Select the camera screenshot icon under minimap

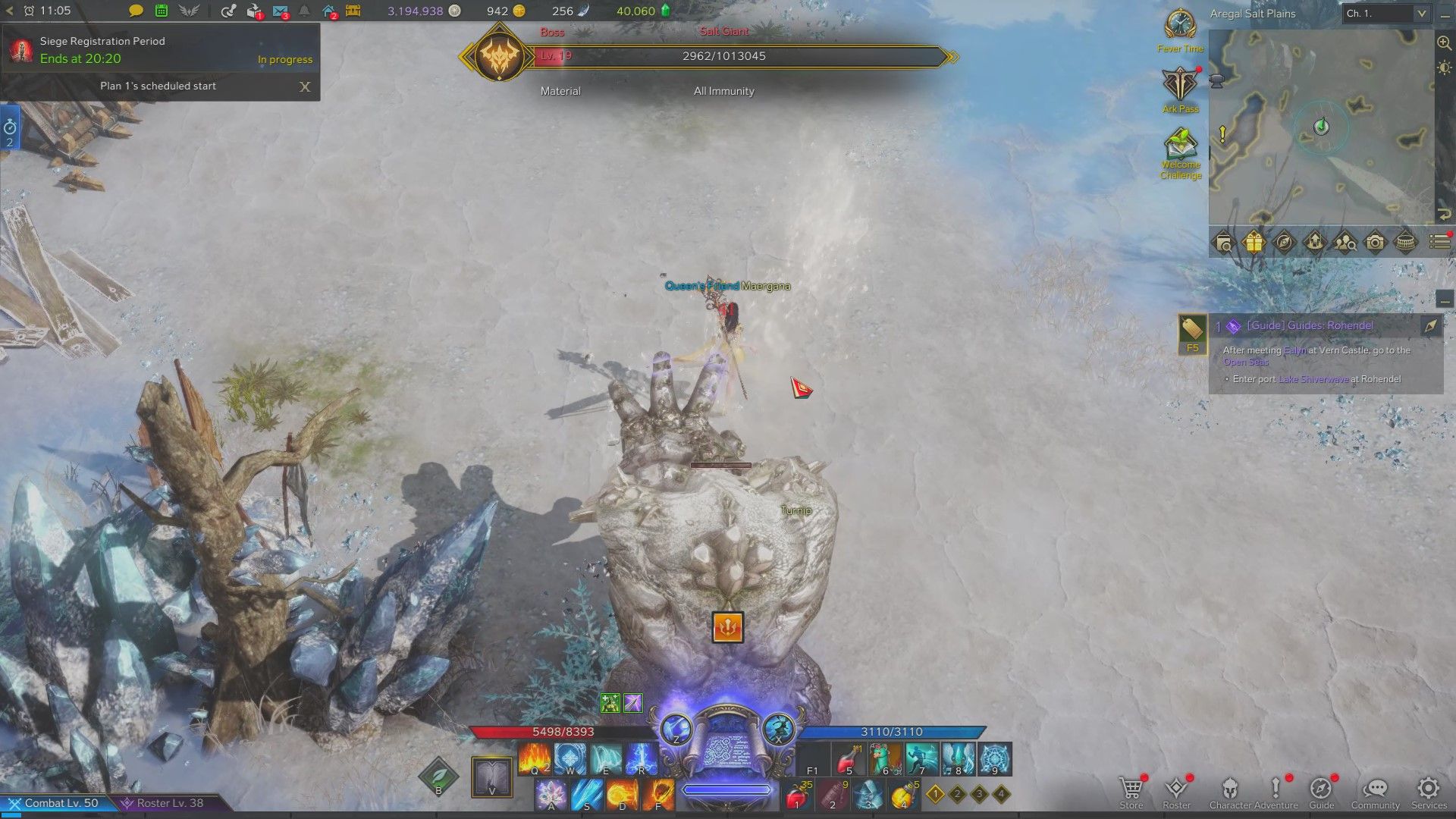[x=1375, y=242]
